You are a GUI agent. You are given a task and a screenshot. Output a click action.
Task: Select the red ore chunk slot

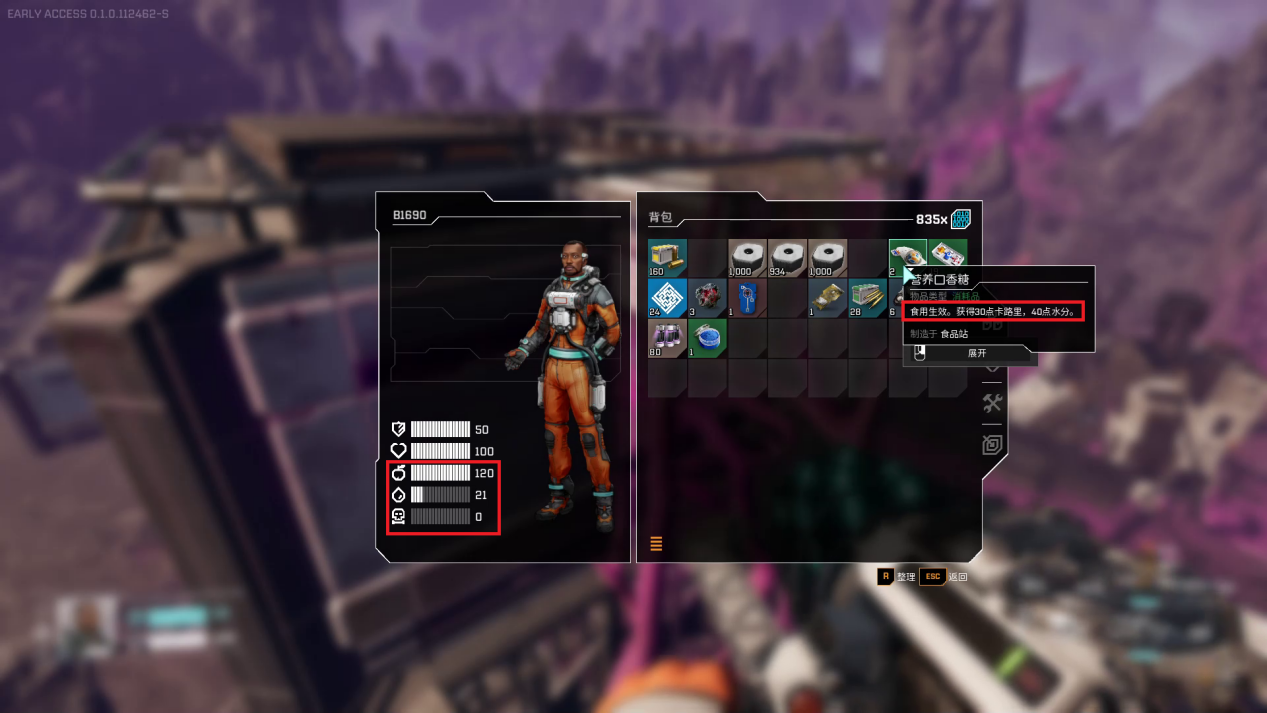(707, 298)
